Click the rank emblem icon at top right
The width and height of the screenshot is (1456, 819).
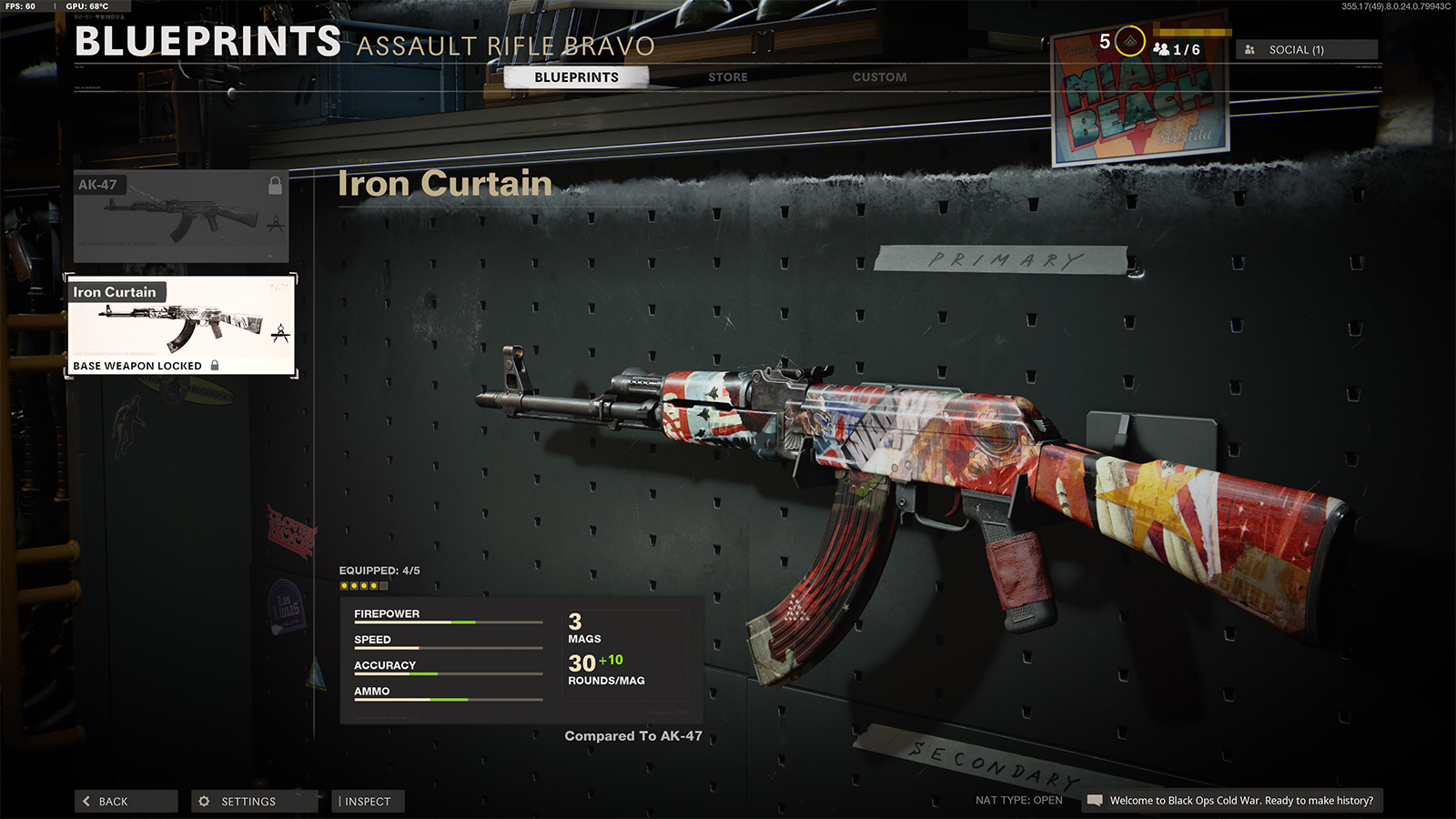click(x=1128, y=41)
